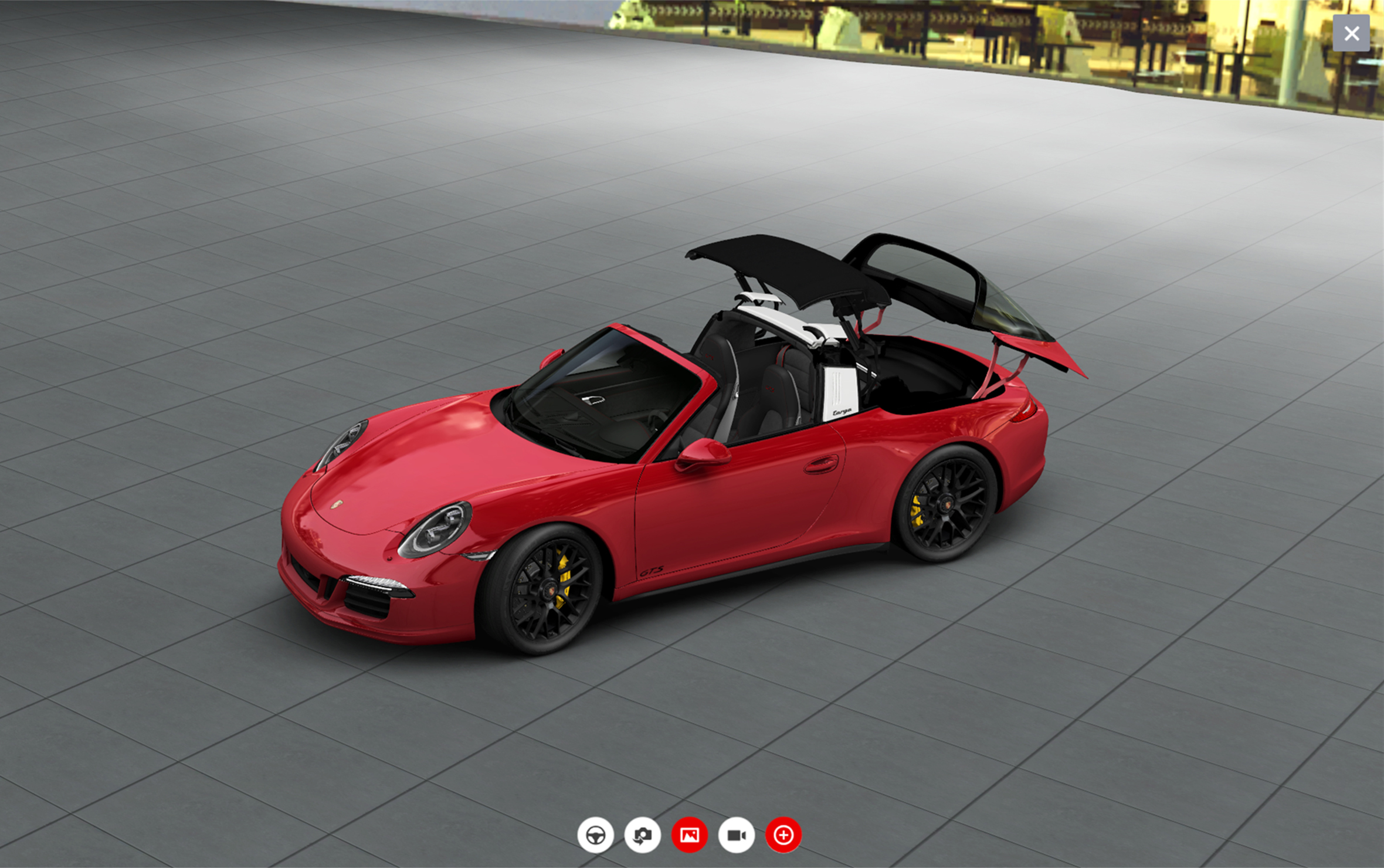This screenshot has height=868, width=1384.
Task: Close the configurator with the X button
Action: click(x=1351, y=33)
